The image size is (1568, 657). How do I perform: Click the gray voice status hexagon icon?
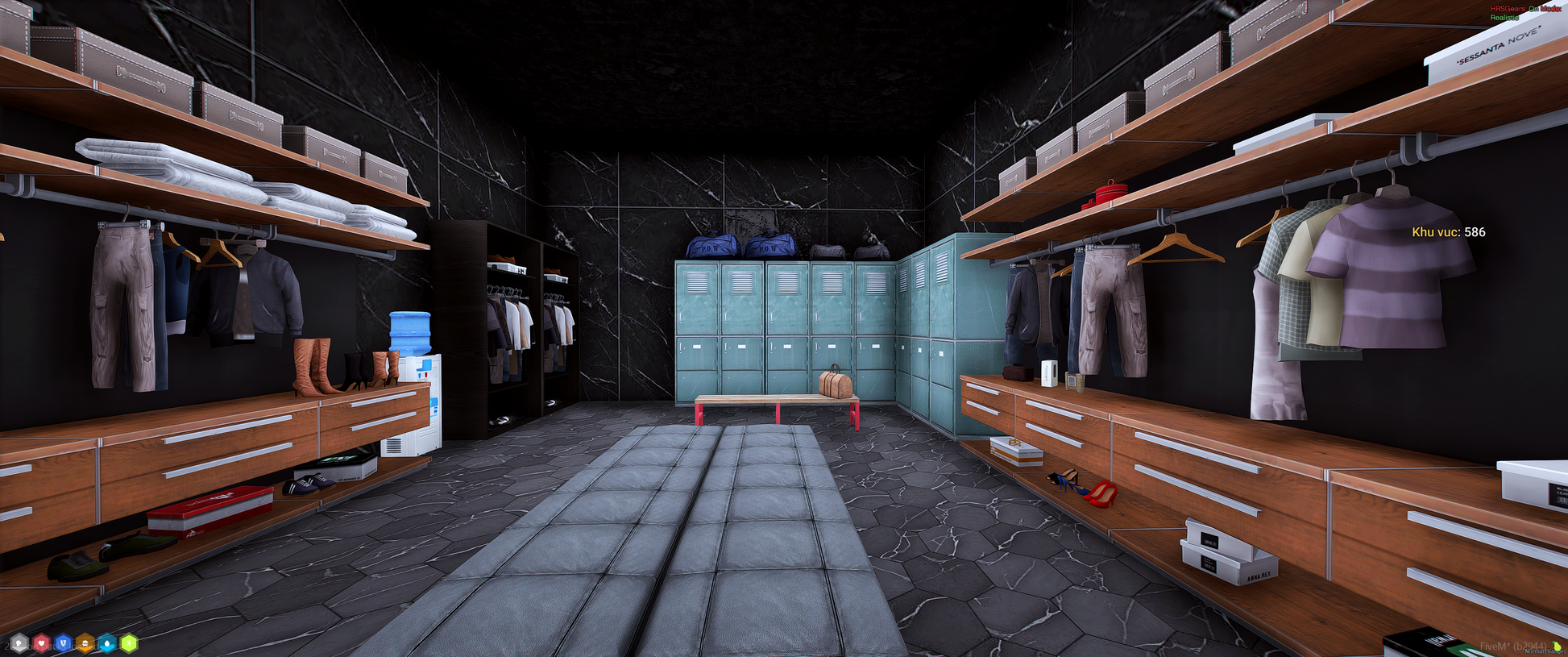[x=19, y=643]
